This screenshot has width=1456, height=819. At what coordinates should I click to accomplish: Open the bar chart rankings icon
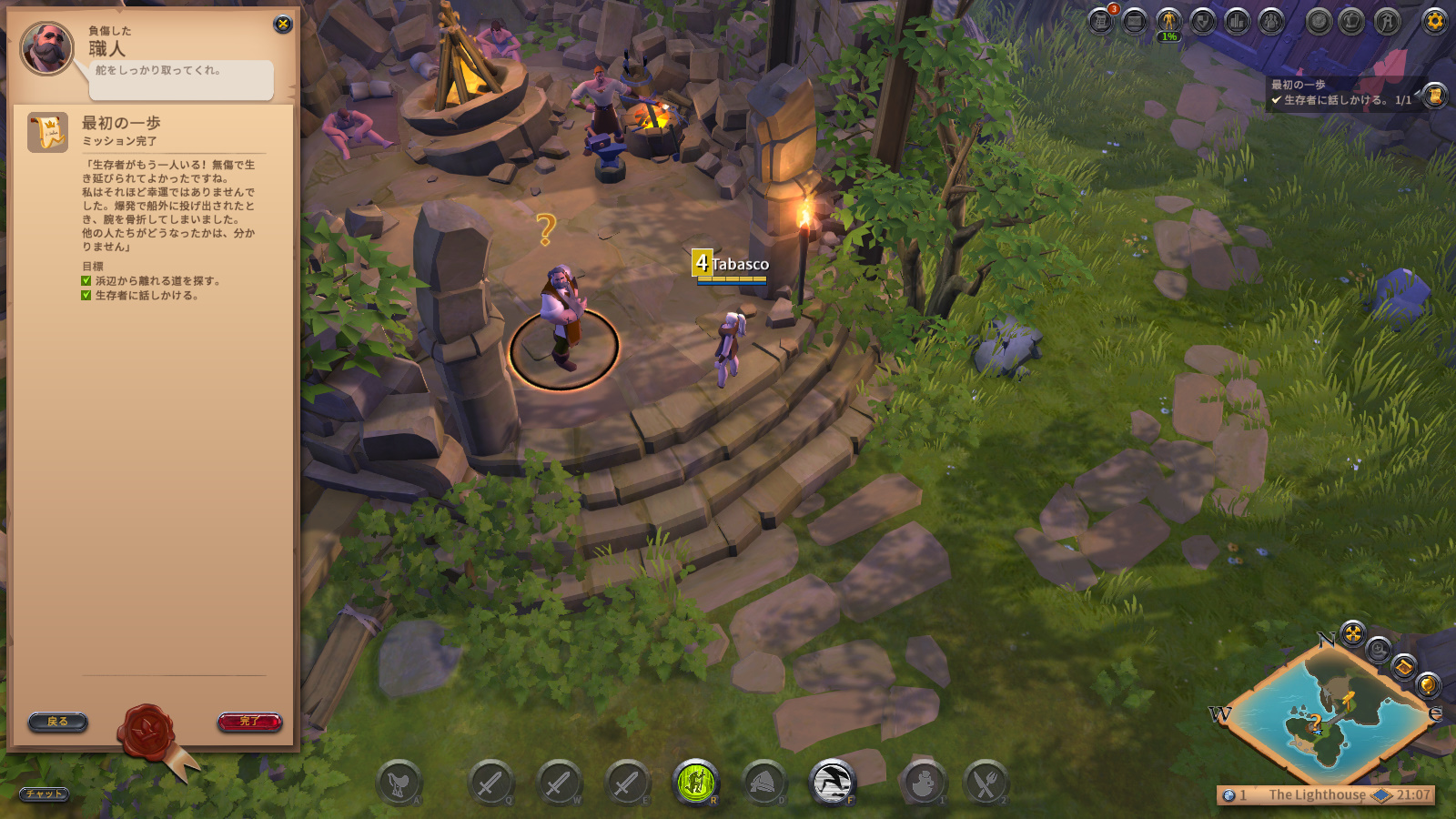(x=1238, y=21)
